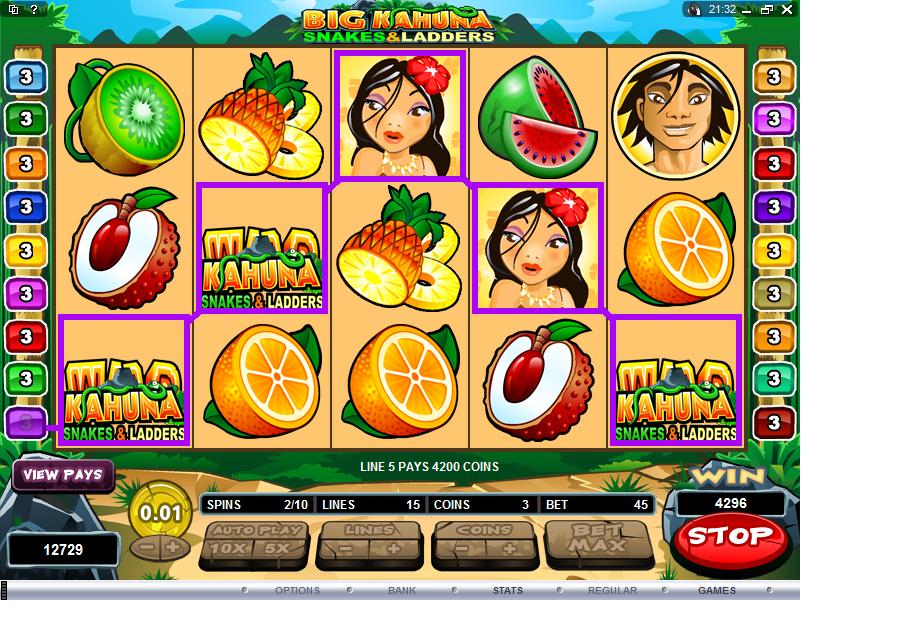
Task: Raise coins per line with Coins plus
Action: 509,549
